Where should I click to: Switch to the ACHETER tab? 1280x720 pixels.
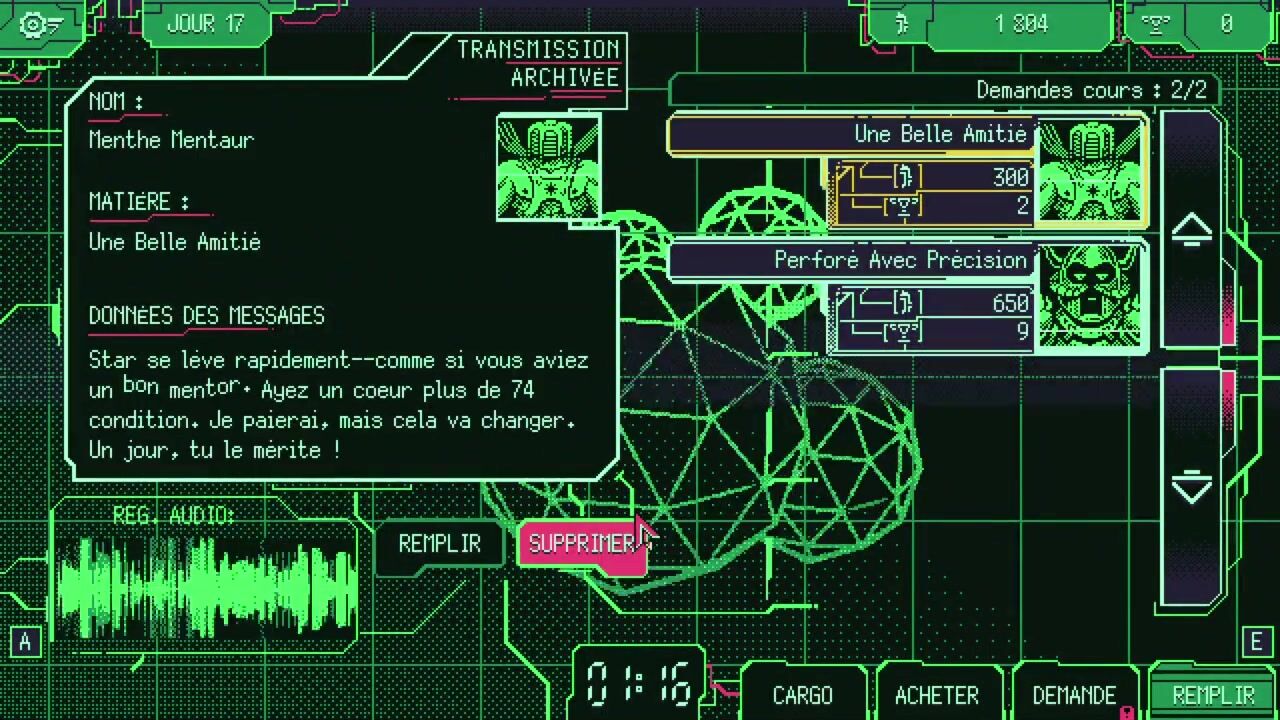point(937,695)
